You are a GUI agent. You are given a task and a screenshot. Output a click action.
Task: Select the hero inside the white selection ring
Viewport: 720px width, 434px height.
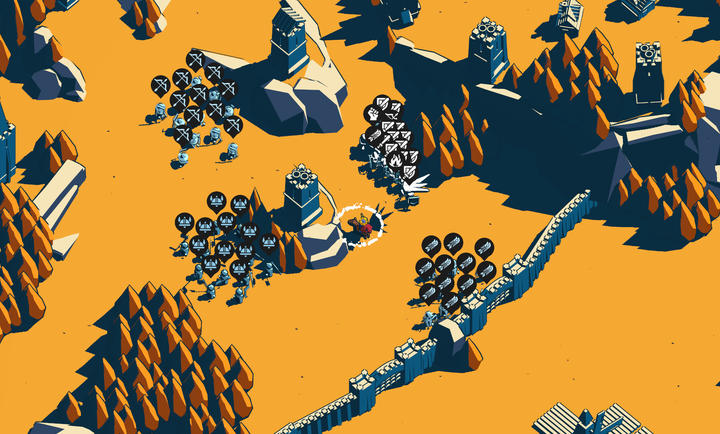pos(365,227)
